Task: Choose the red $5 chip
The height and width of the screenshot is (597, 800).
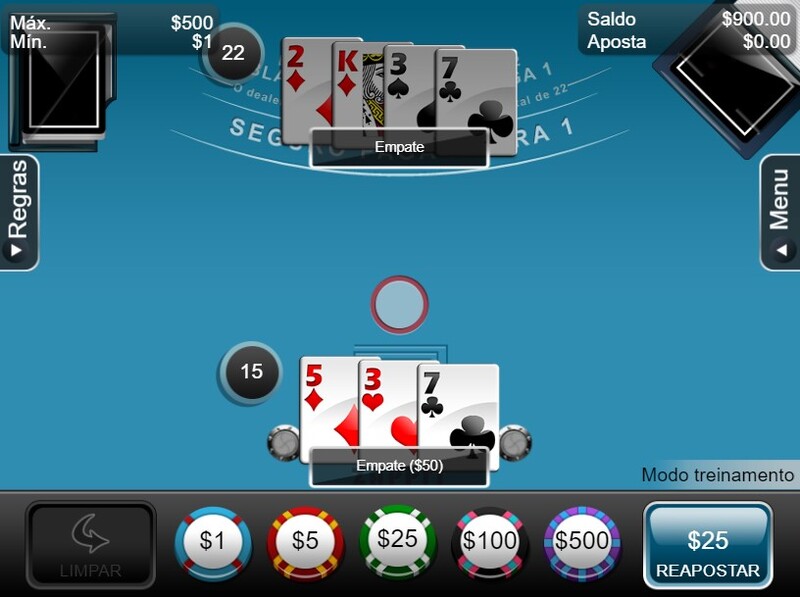Action: coord(305,542)
